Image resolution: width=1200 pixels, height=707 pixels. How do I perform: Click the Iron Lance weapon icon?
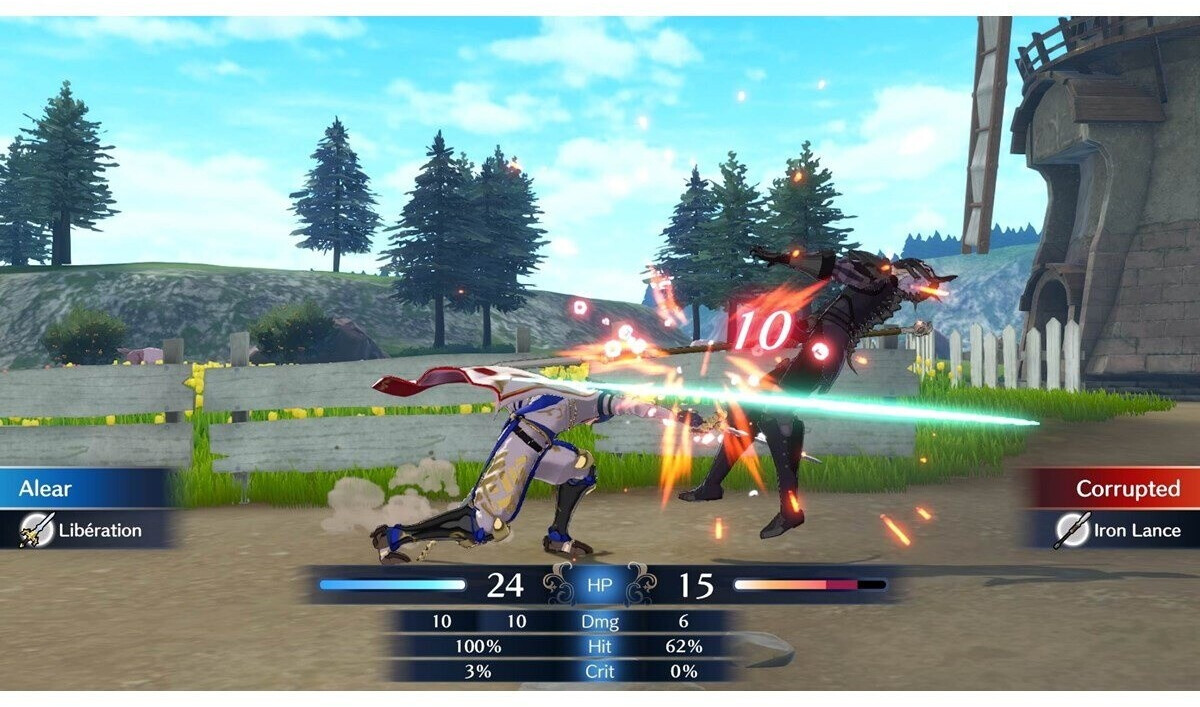pos(1072,530)
